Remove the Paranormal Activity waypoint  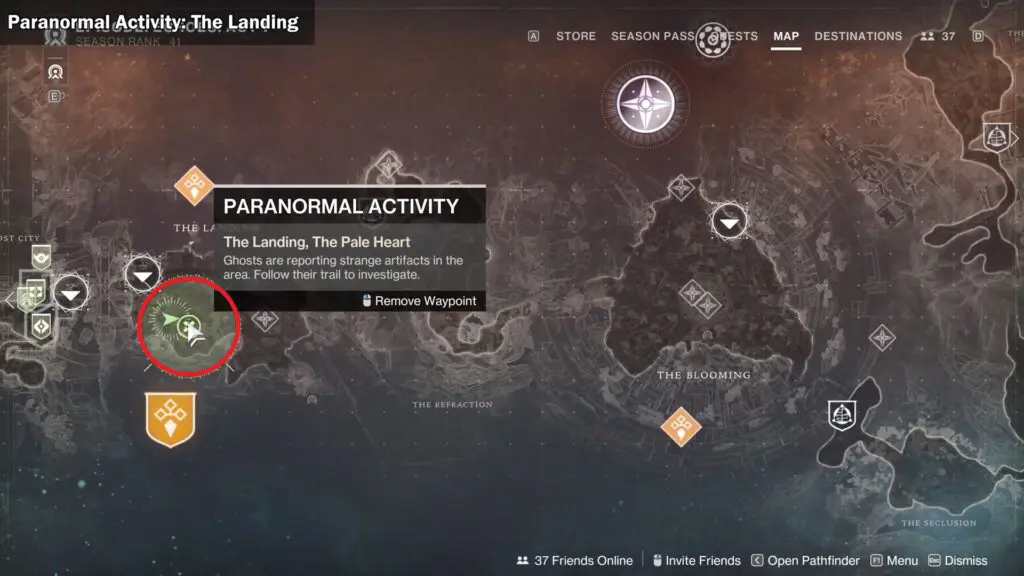point(418,301)
